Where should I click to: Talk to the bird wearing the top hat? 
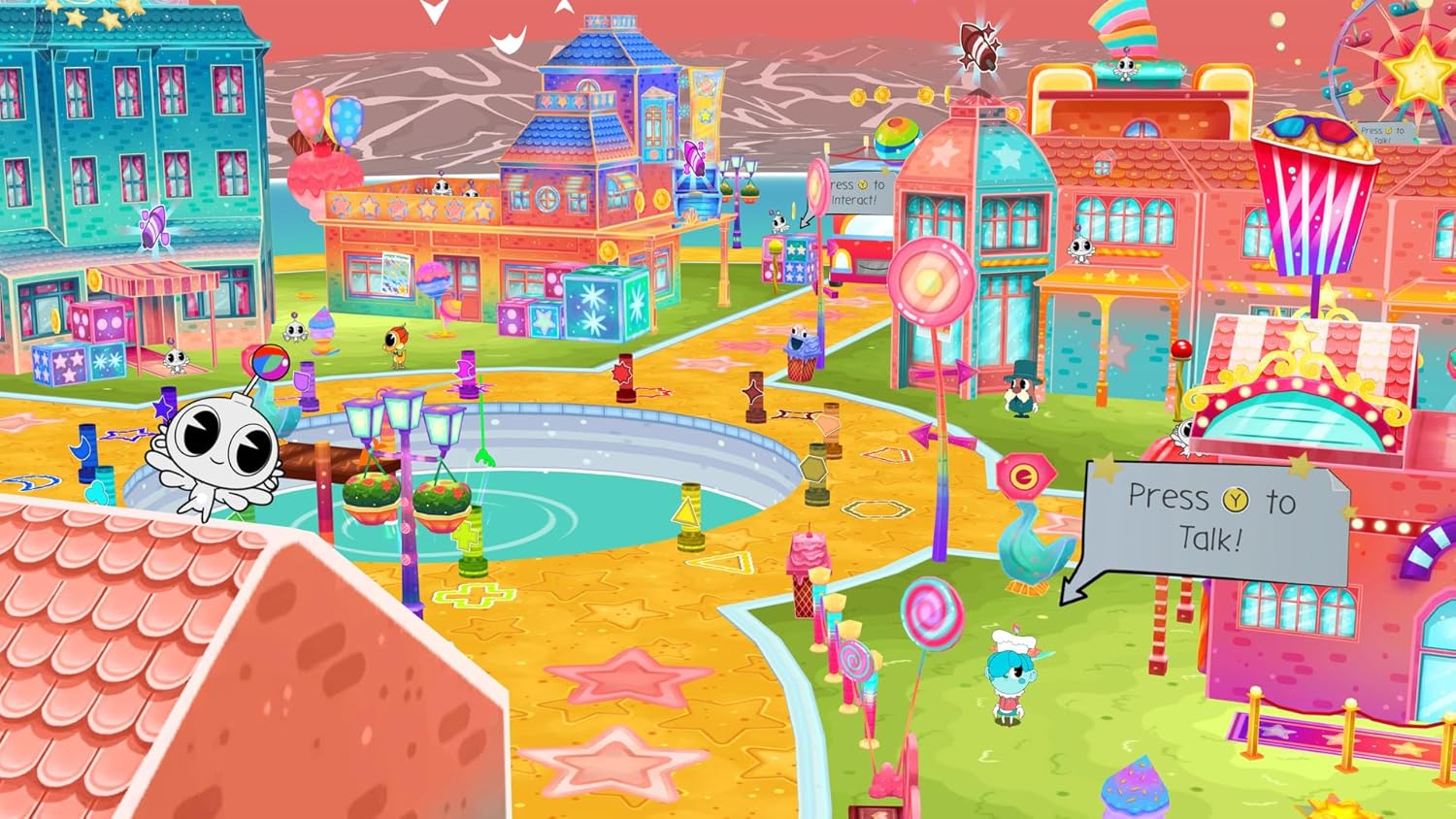pyautogui.click(x=1016, y=388)
